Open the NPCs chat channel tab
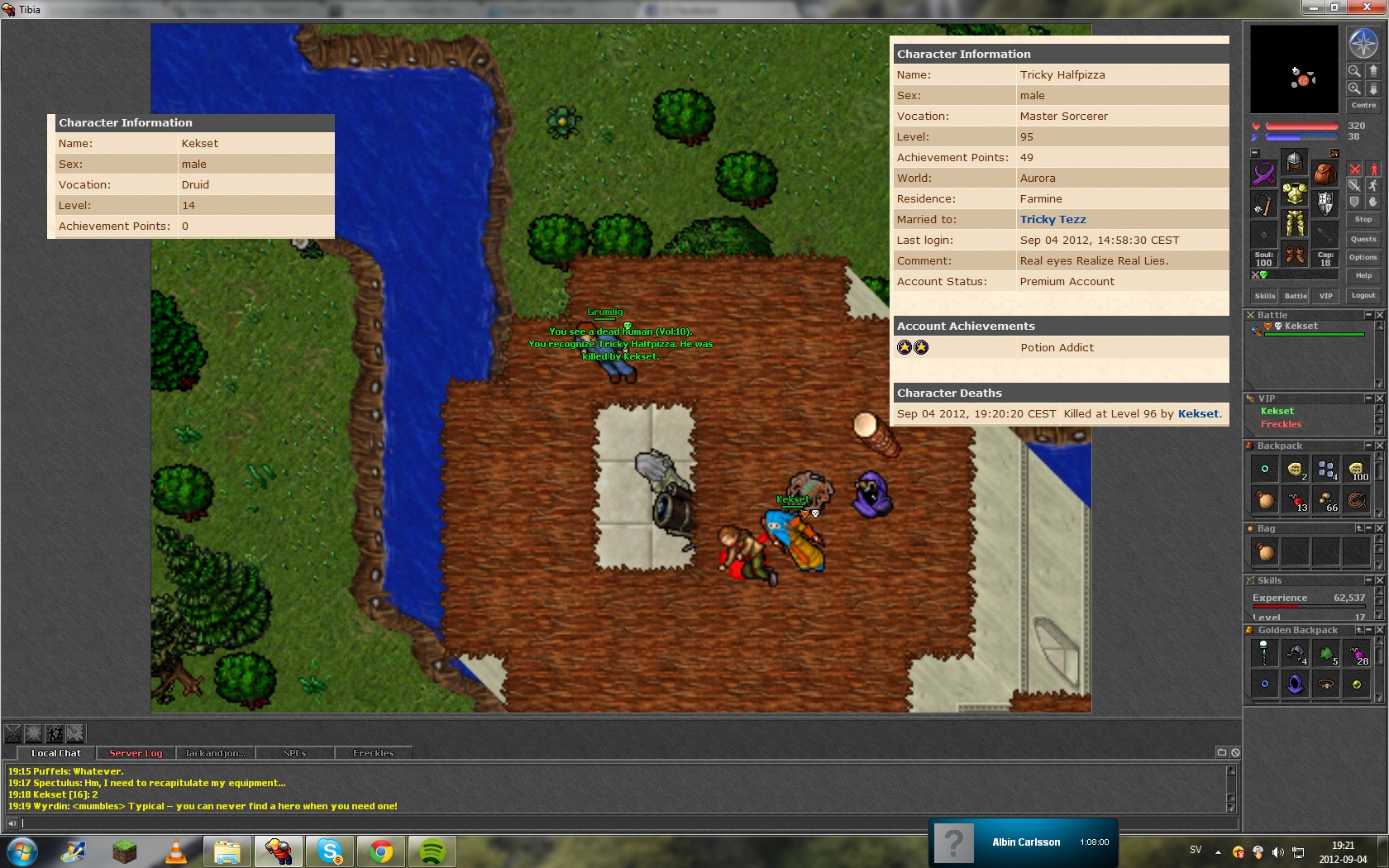 [x=294, y=753]
